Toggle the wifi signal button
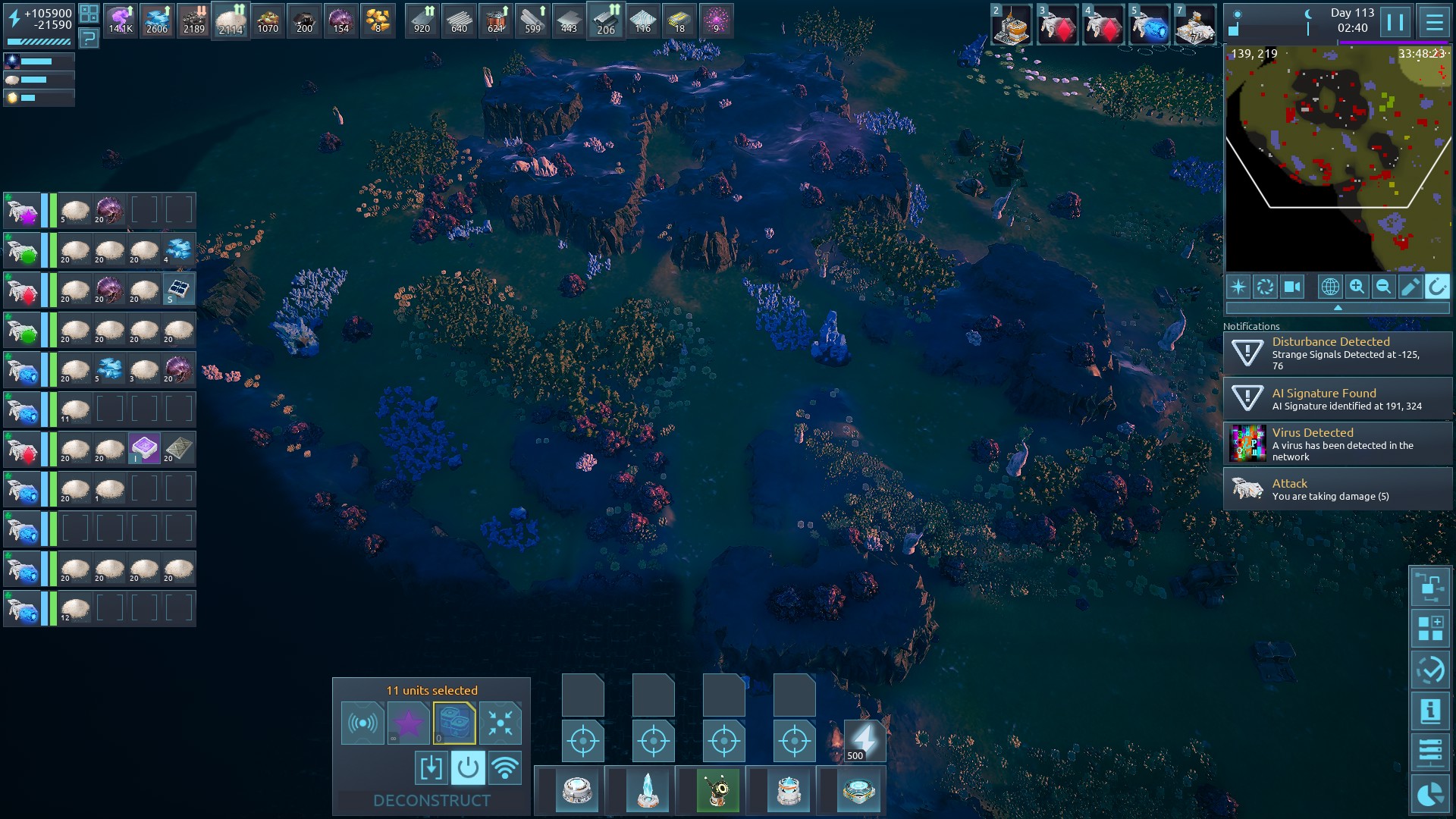 [505, 768]
